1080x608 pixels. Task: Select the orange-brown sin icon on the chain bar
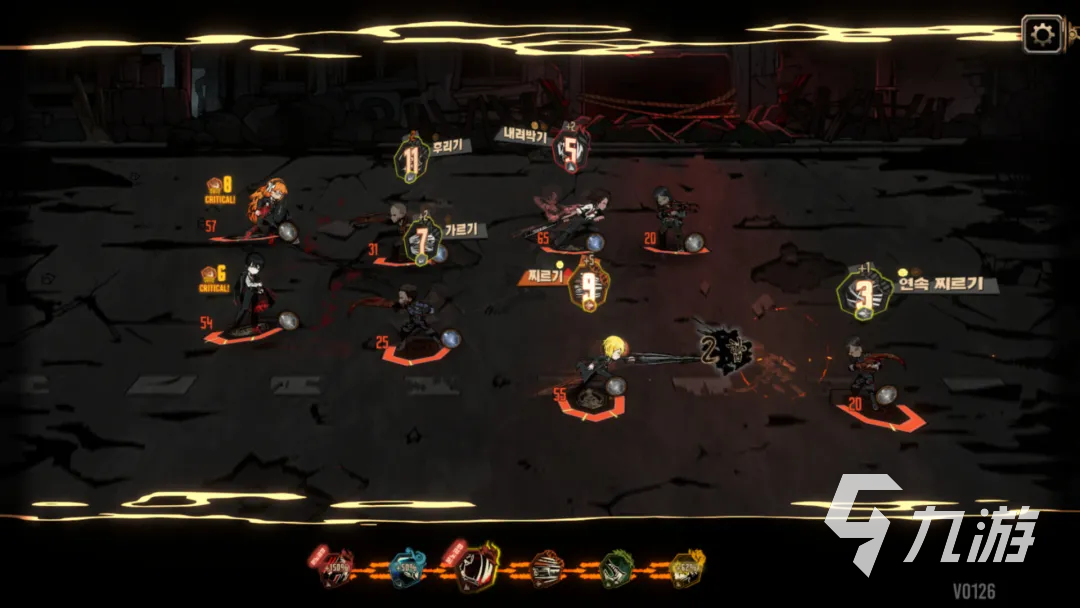coord(547,569)
